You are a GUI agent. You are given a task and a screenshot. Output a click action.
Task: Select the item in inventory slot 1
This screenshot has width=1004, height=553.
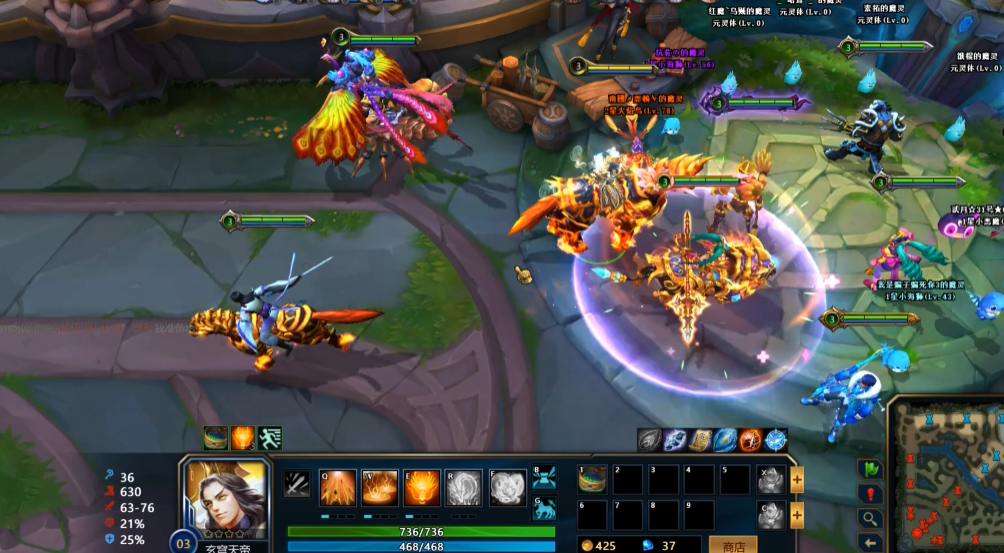point(592,479)
